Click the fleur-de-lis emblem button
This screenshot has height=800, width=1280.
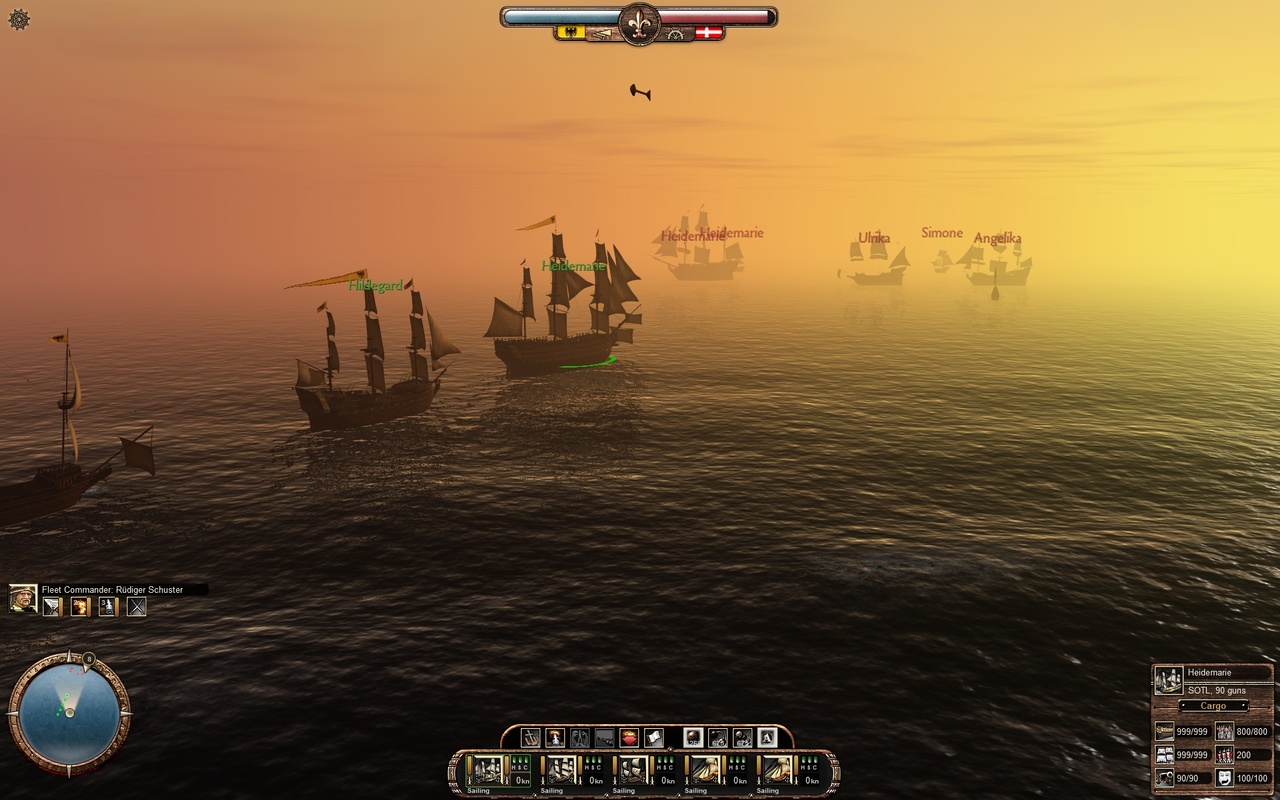tap(639, 22)
